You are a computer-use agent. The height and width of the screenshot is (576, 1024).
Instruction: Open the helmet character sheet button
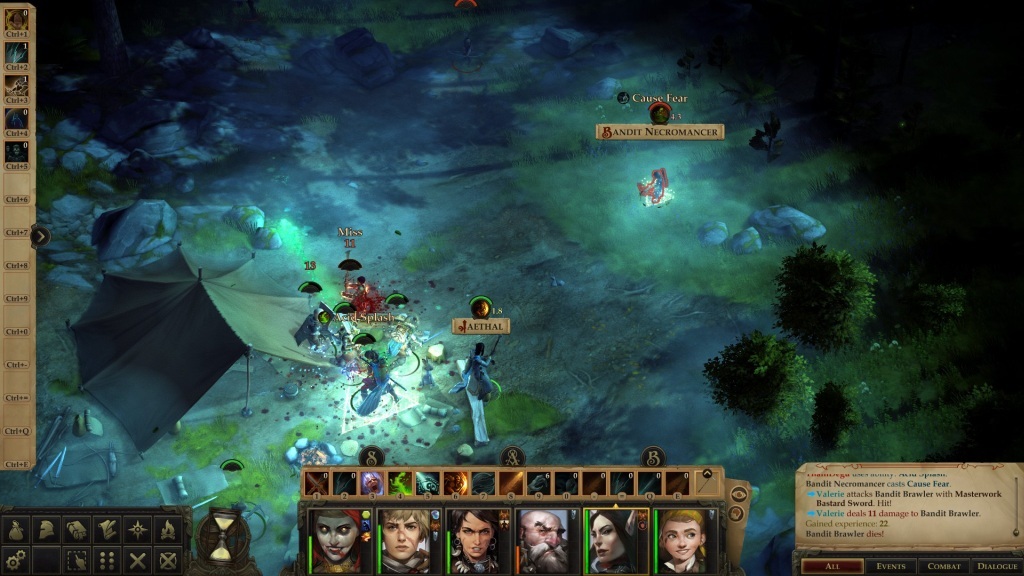point(46,530)
